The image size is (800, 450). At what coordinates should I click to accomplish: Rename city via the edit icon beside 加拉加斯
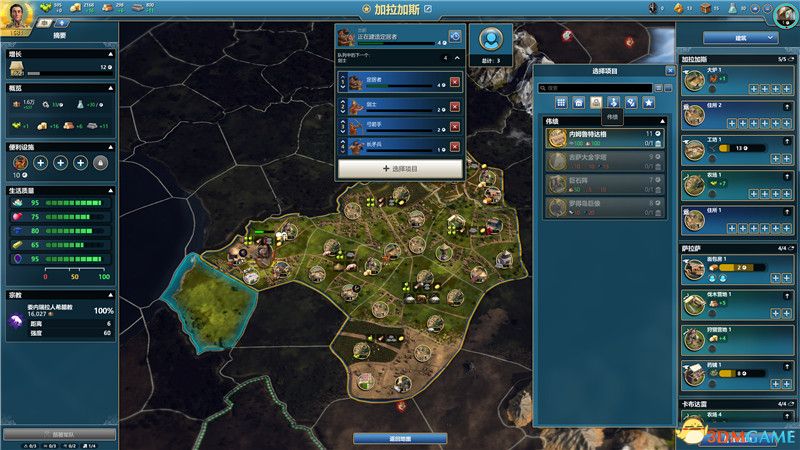click(x=429, y=9)
